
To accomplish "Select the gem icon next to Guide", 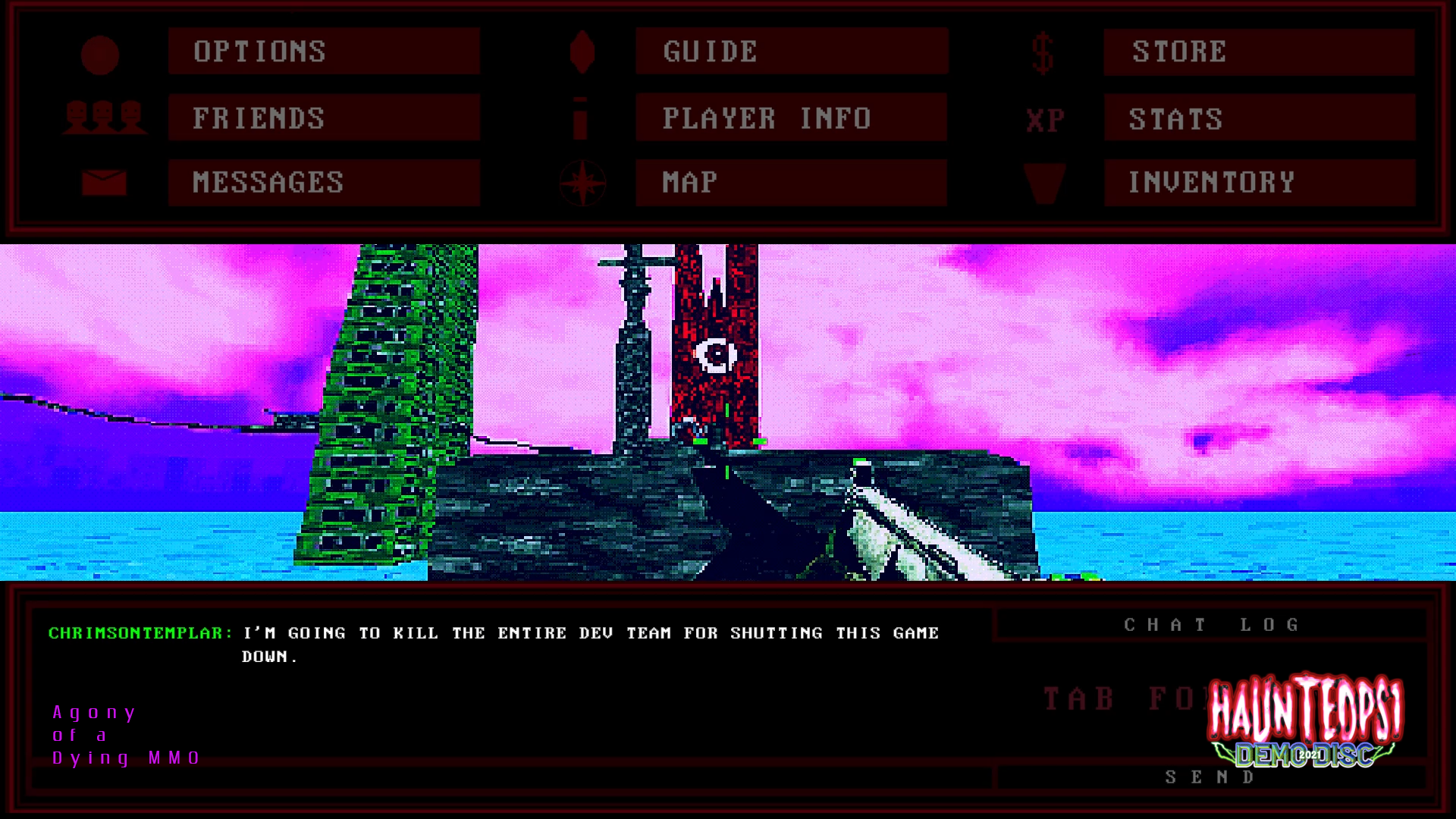I will coord(582,52).
